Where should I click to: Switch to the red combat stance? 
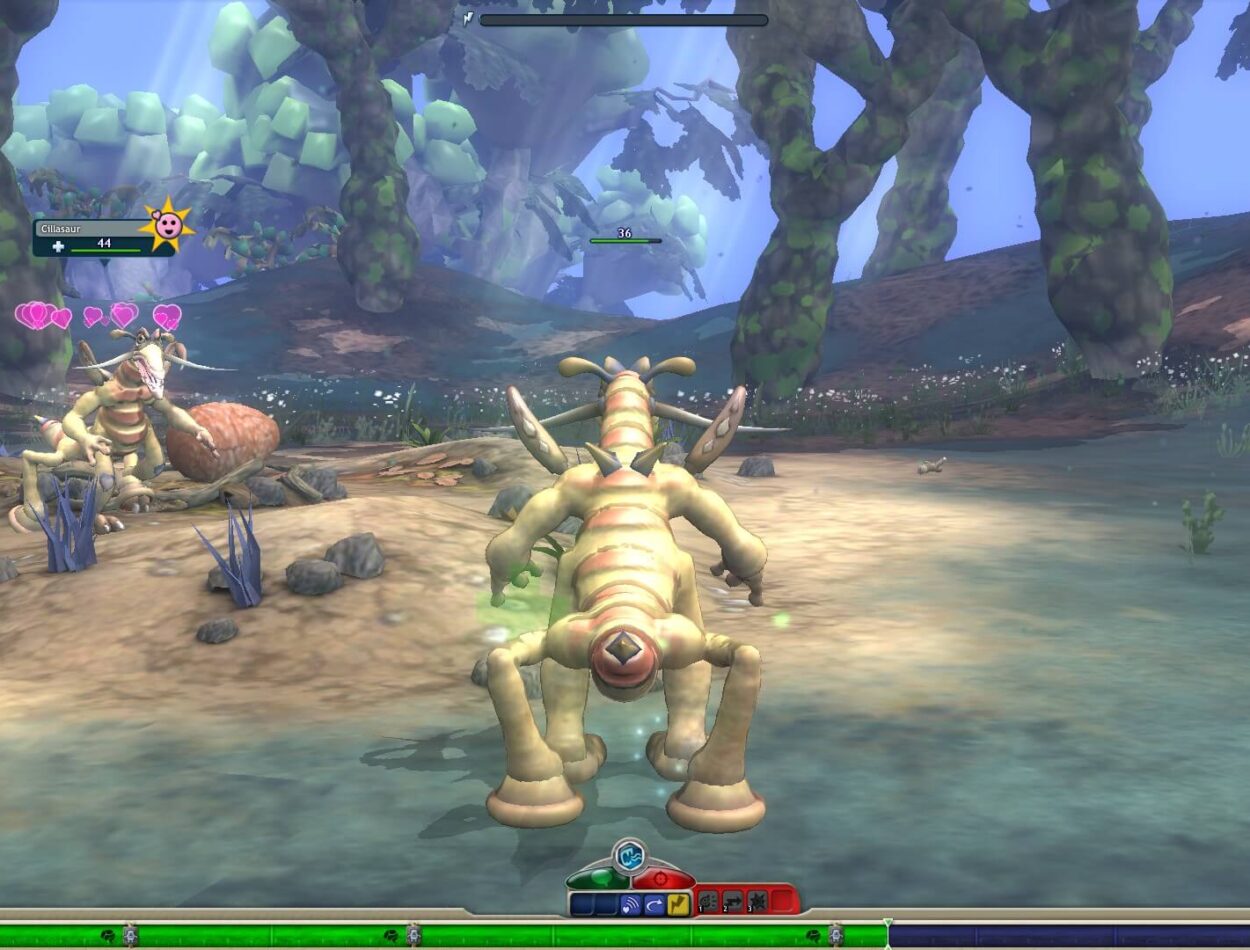tap(663, 879)
